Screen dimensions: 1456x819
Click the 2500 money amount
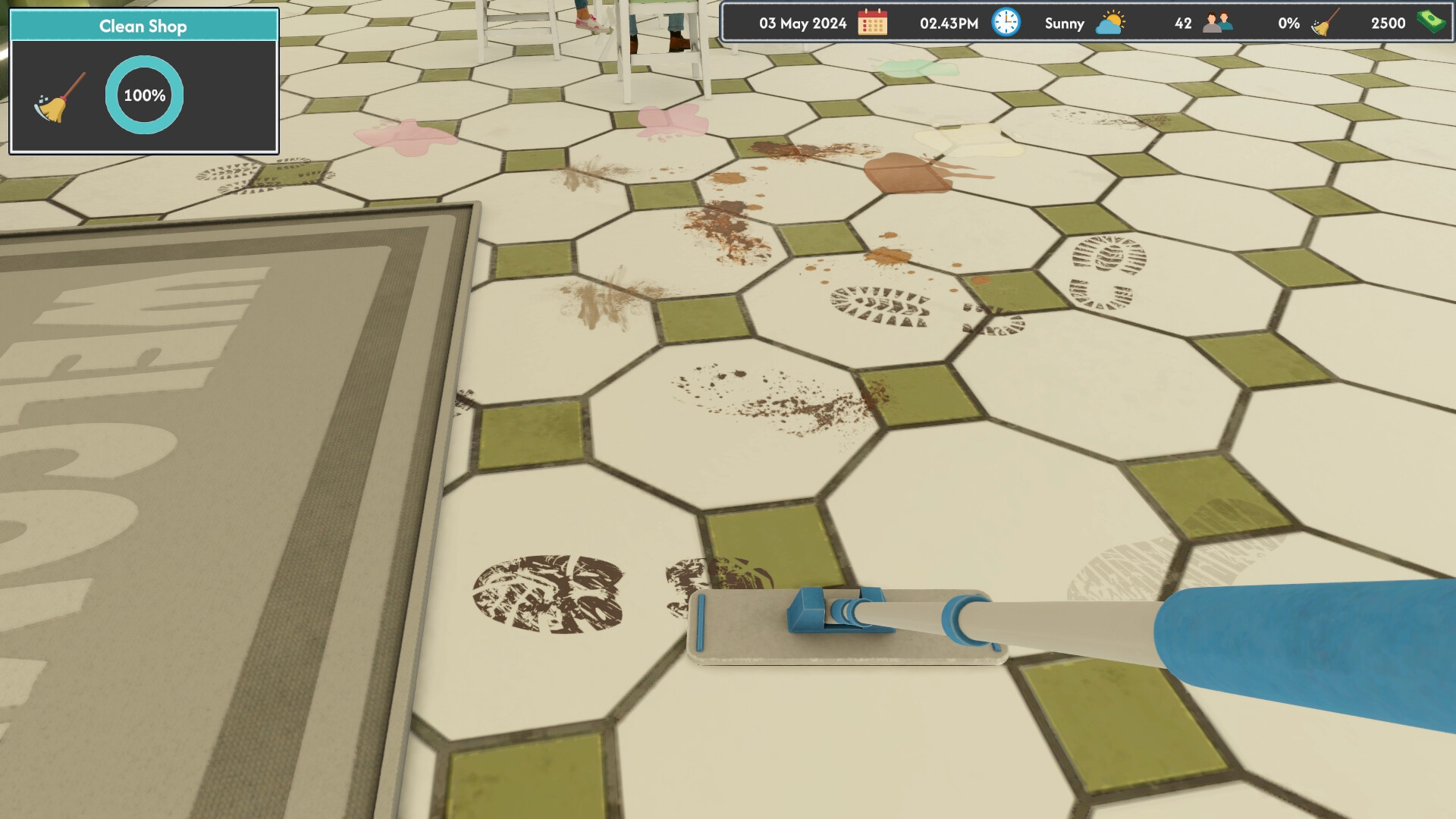[1389, 23]
